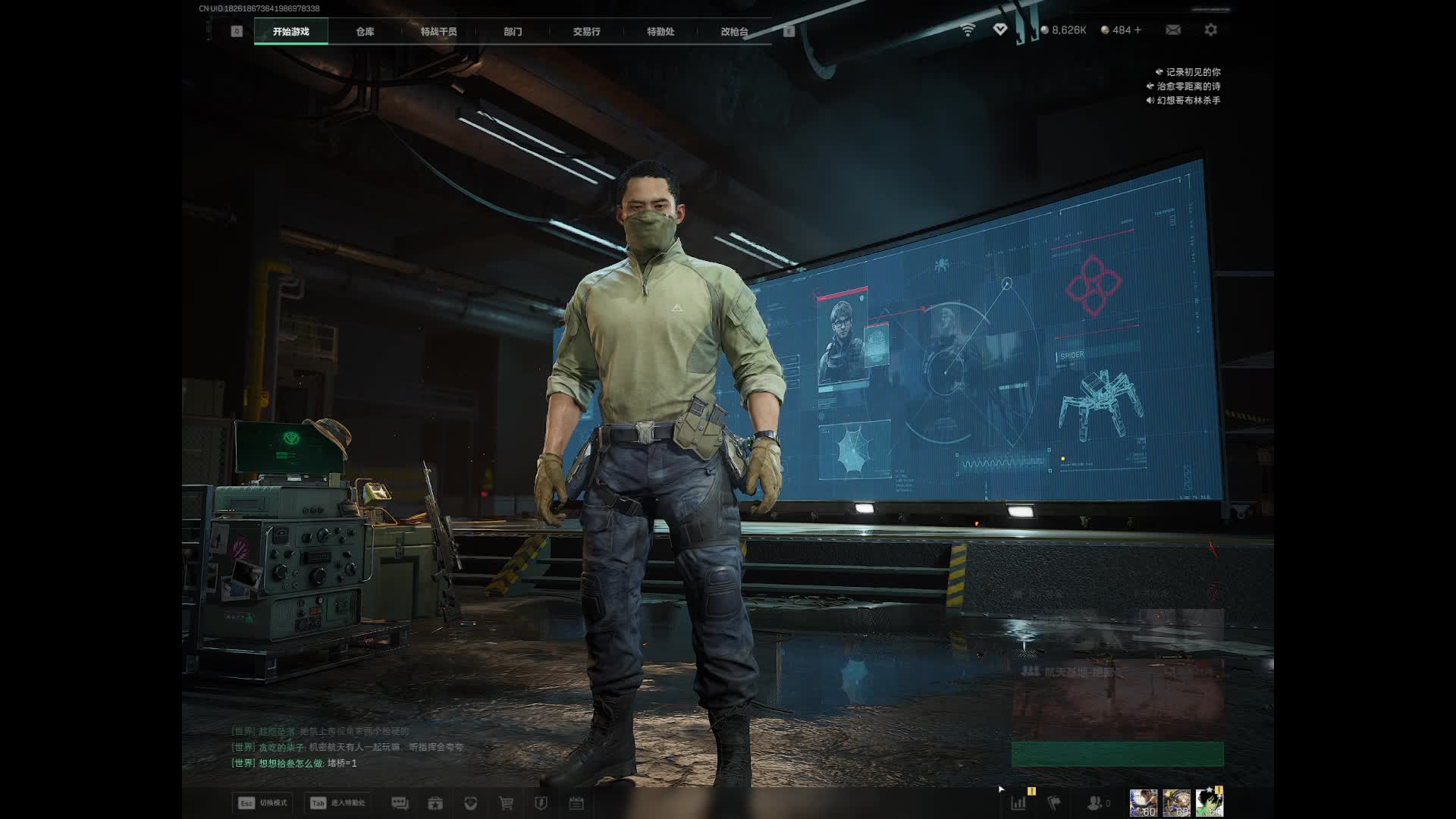Click the diamond membership icon
This screenshot has height=819, width=1456.
1000,29
